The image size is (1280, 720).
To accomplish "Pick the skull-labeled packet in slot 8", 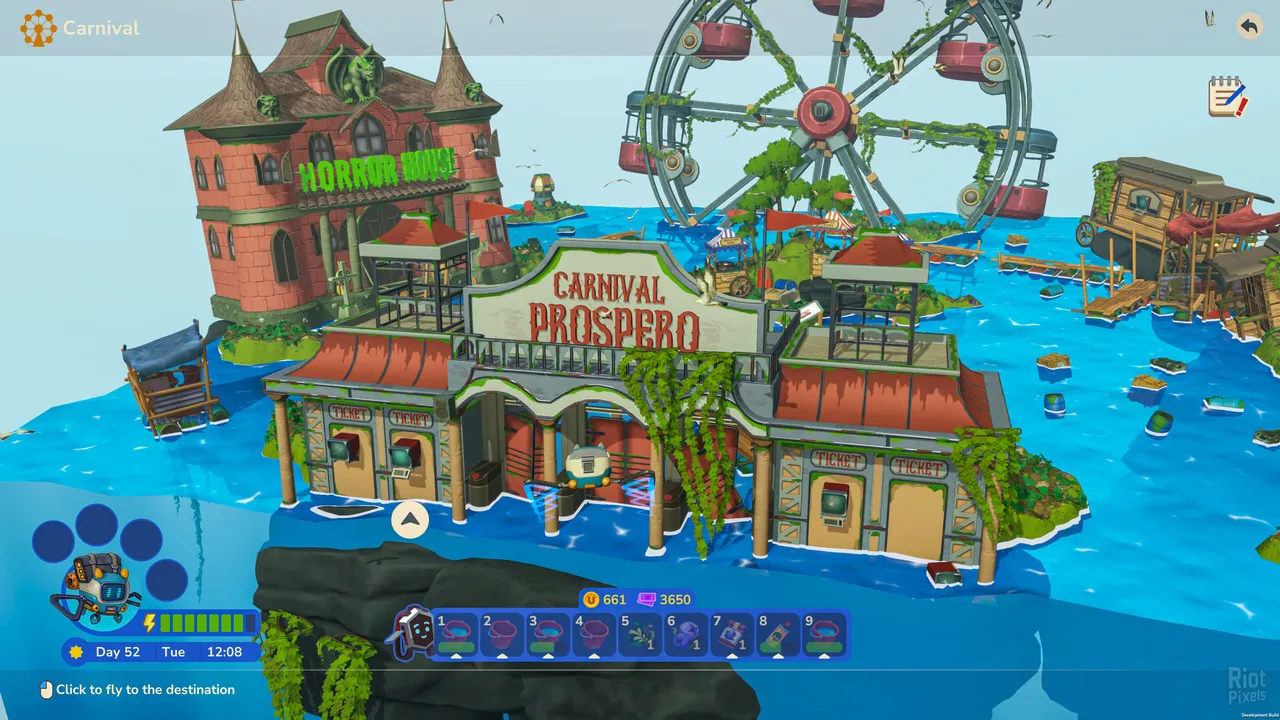I will point(778,635).
